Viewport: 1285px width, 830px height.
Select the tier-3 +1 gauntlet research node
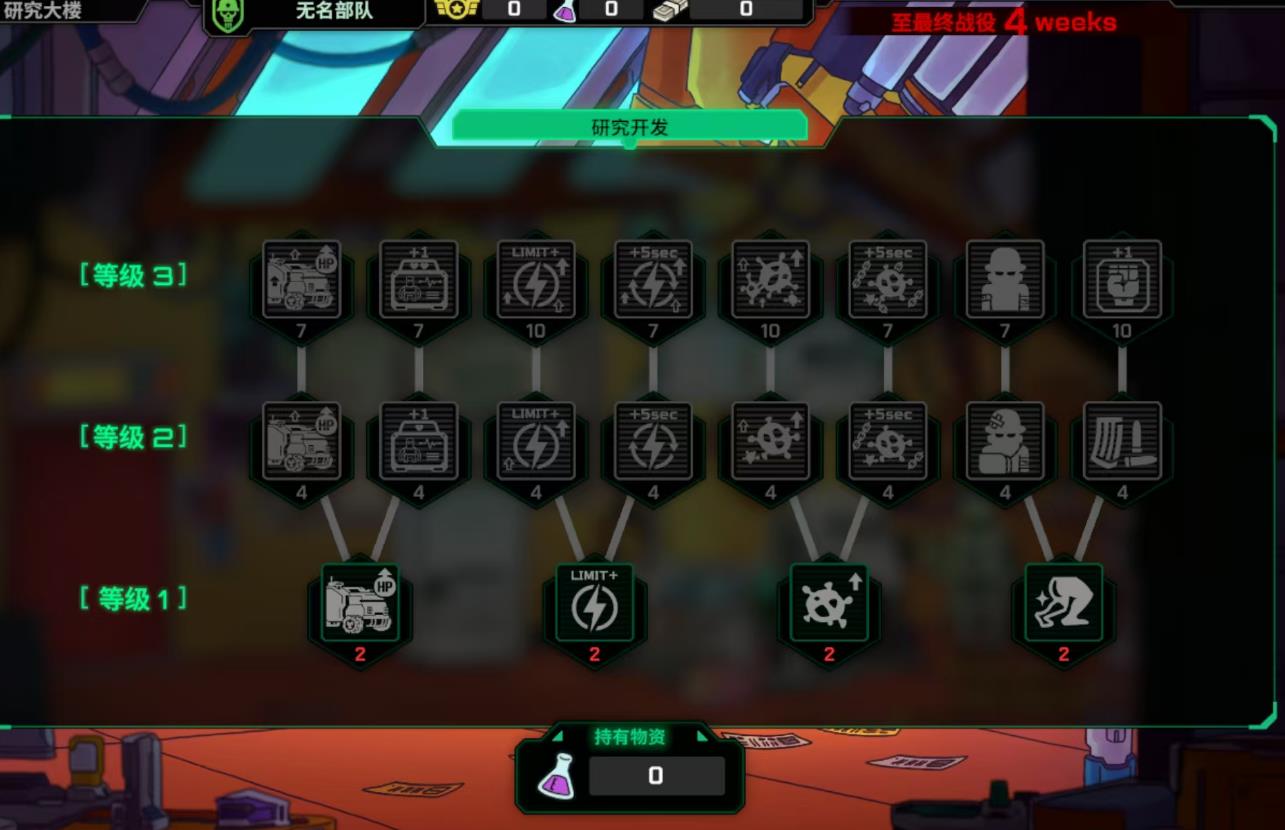click(x=1121, y=281)
